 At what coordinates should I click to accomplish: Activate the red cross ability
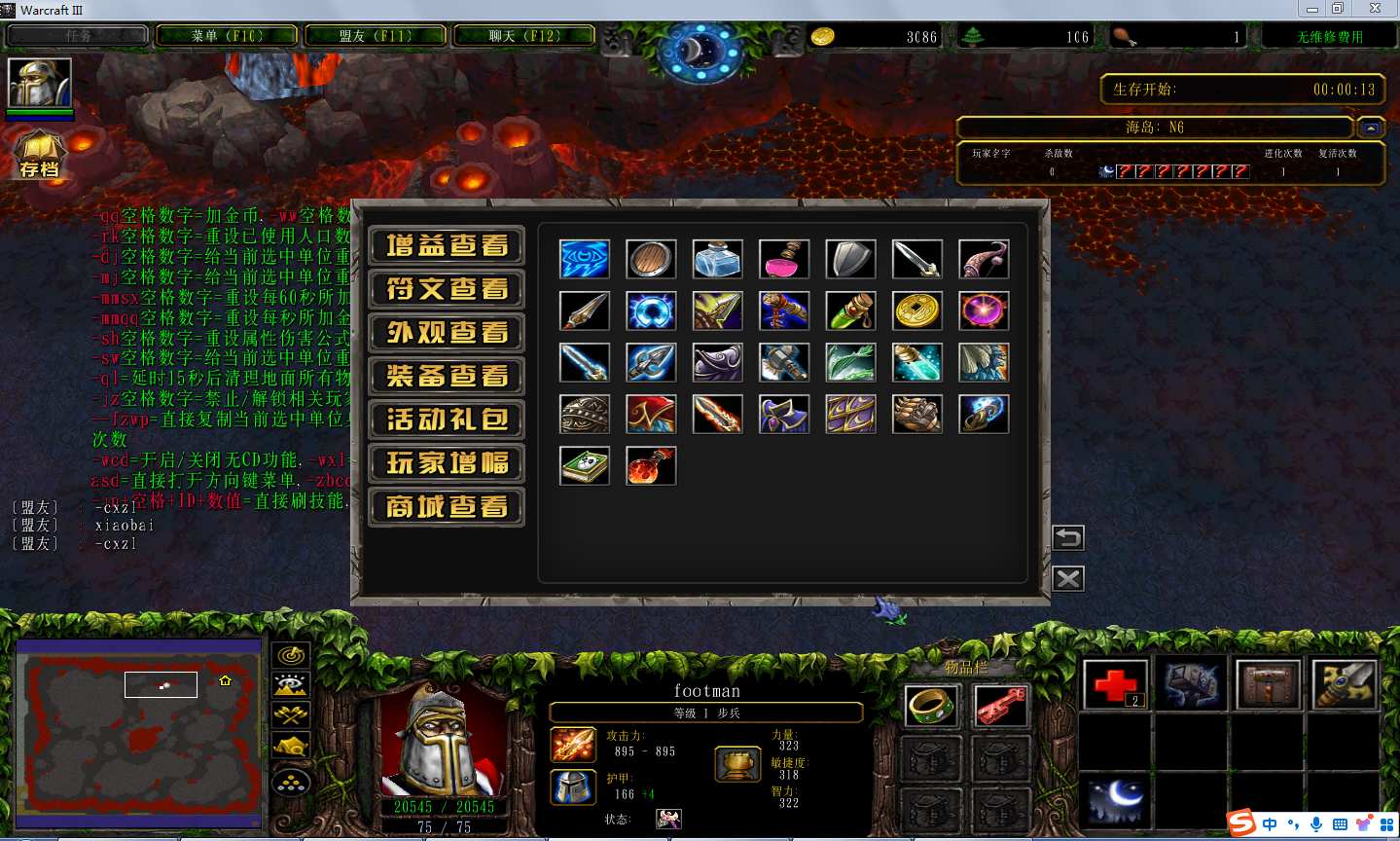click(x=1115, y=684)
